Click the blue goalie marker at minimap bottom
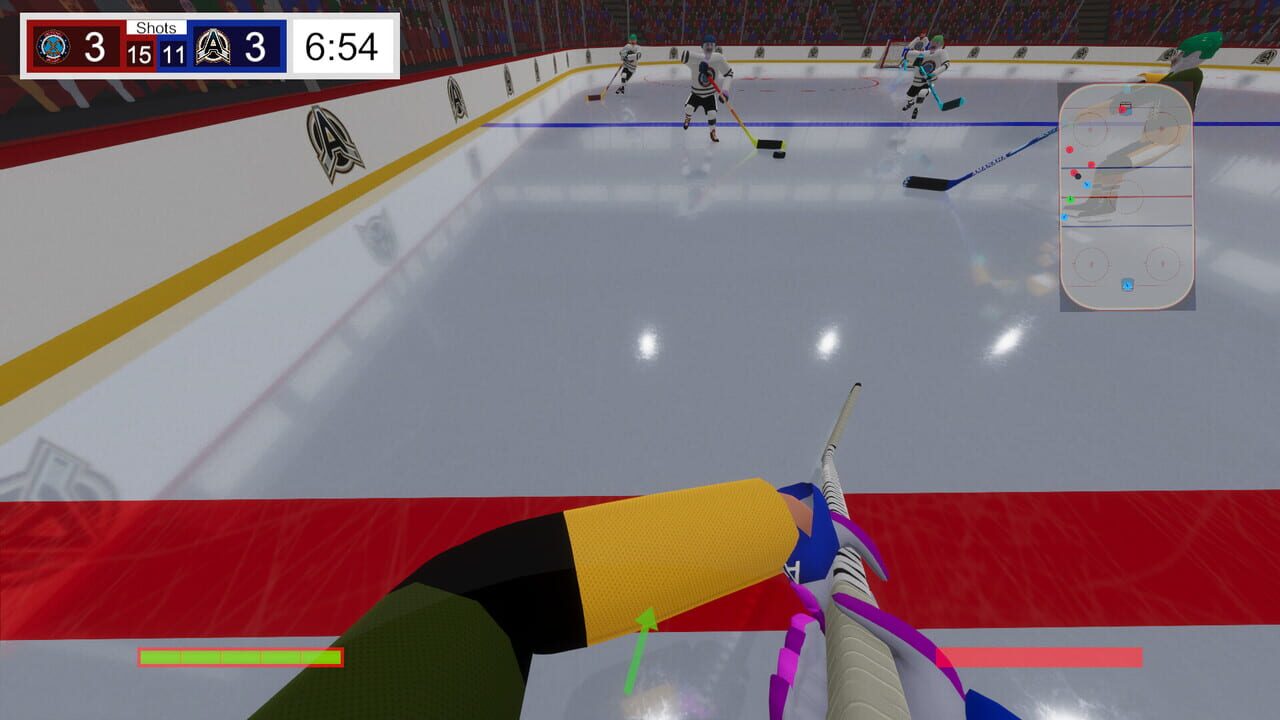This screenshot has height=720, width=1280. point(1126,283)
